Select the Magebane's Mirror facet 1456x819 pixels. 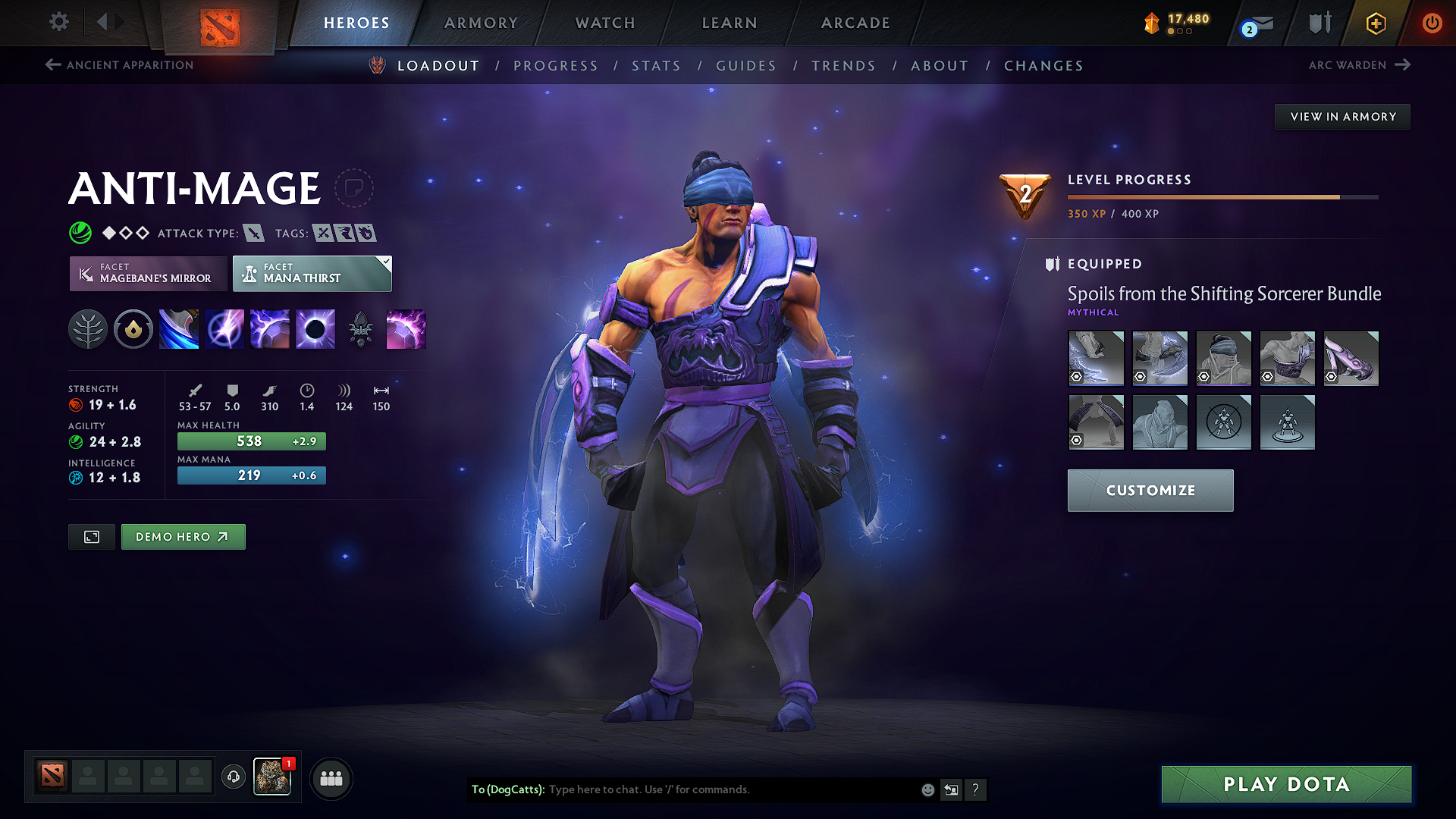coord(148,273)
